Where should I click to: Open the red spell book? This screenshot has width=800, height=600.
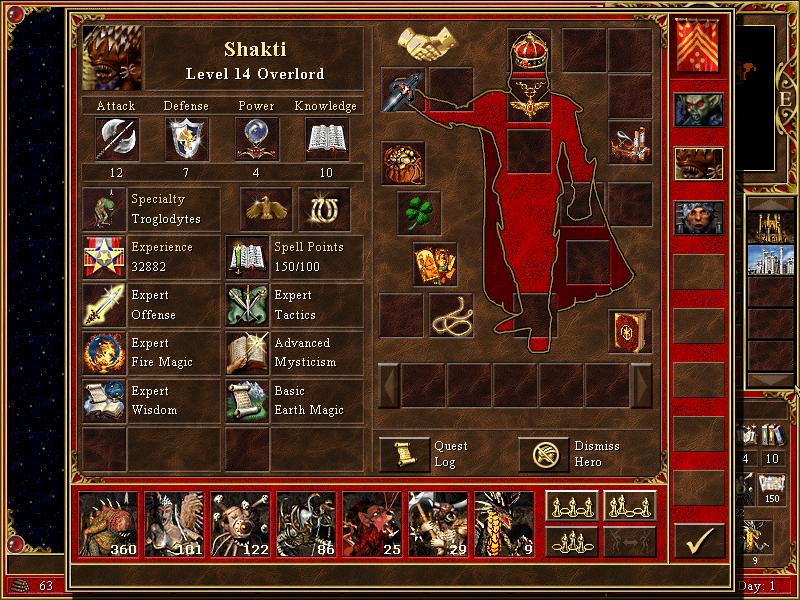(x=629, y=331)
